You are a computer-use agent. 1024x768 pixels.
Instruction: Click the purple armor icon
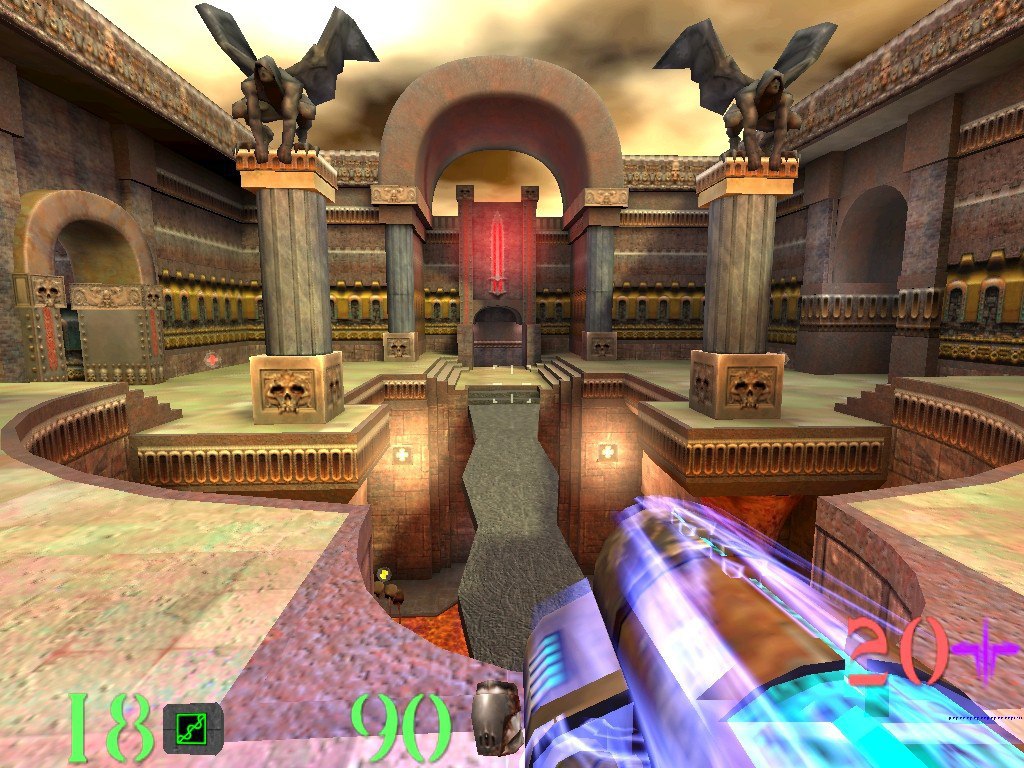(984, 649)
